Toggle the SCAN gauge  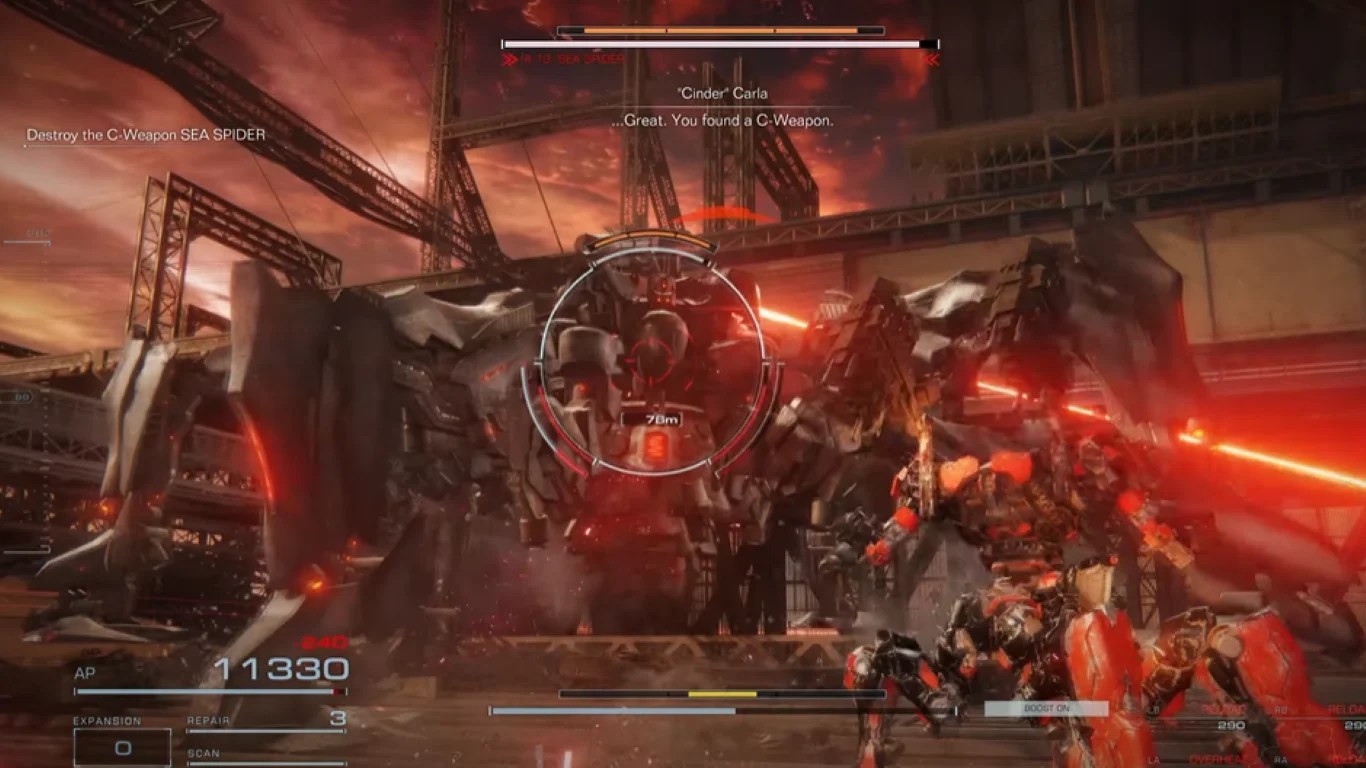(x=265, y=760)
